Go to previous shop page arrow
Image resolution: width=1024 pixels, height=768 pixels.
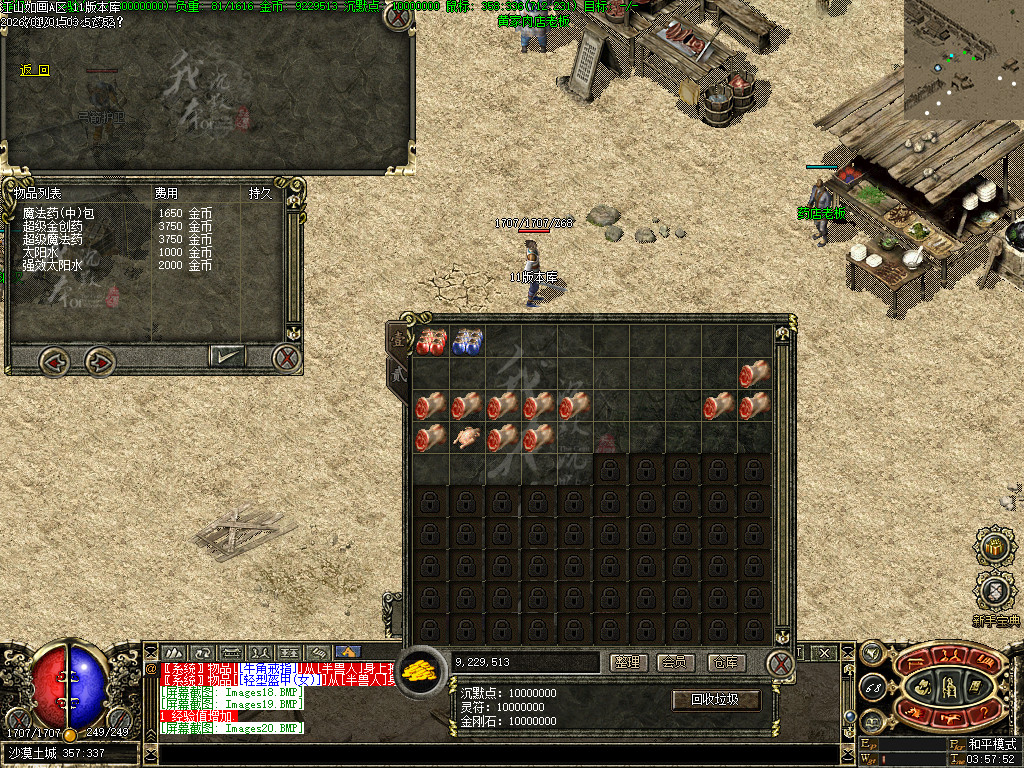pyautogui.click(x=54, y=358)
